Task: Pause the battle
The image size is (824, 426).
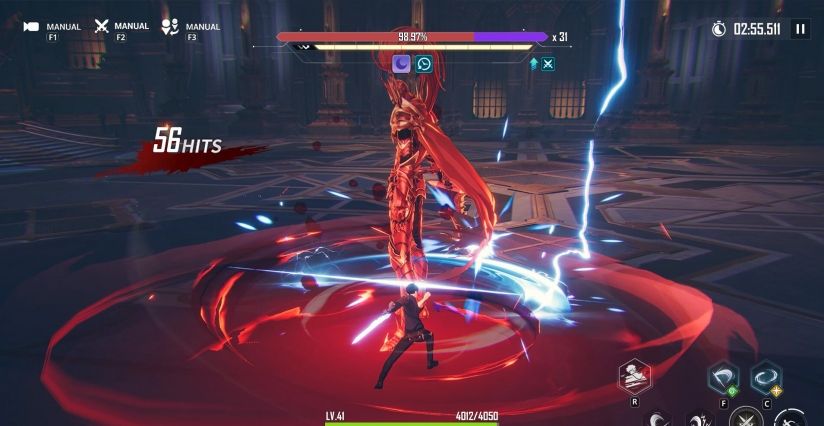Action: [800, 29]
